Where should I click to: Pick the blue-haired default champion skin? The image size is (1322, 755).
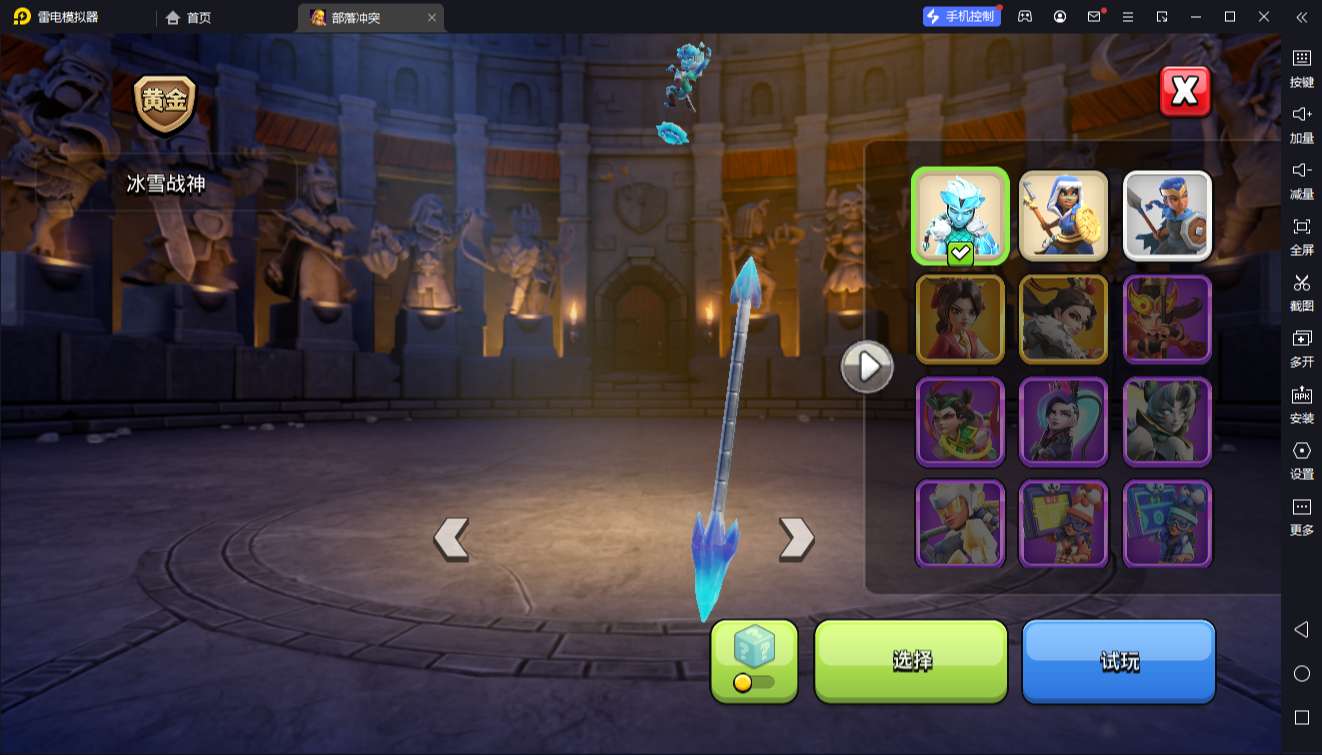[1167, 216]
